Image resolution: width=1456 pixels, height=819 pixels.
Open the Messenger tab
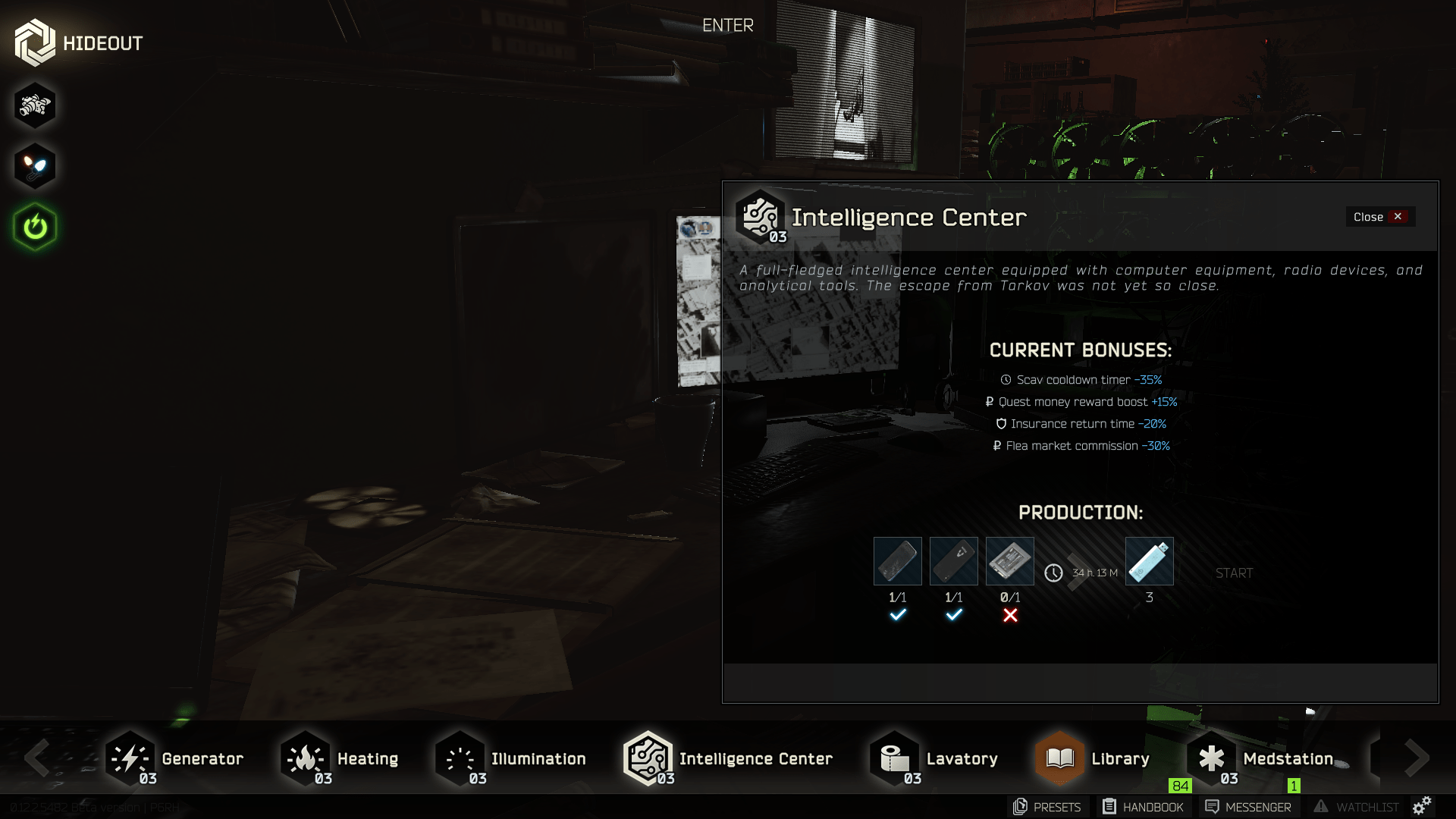click(x=1246, y=807)
